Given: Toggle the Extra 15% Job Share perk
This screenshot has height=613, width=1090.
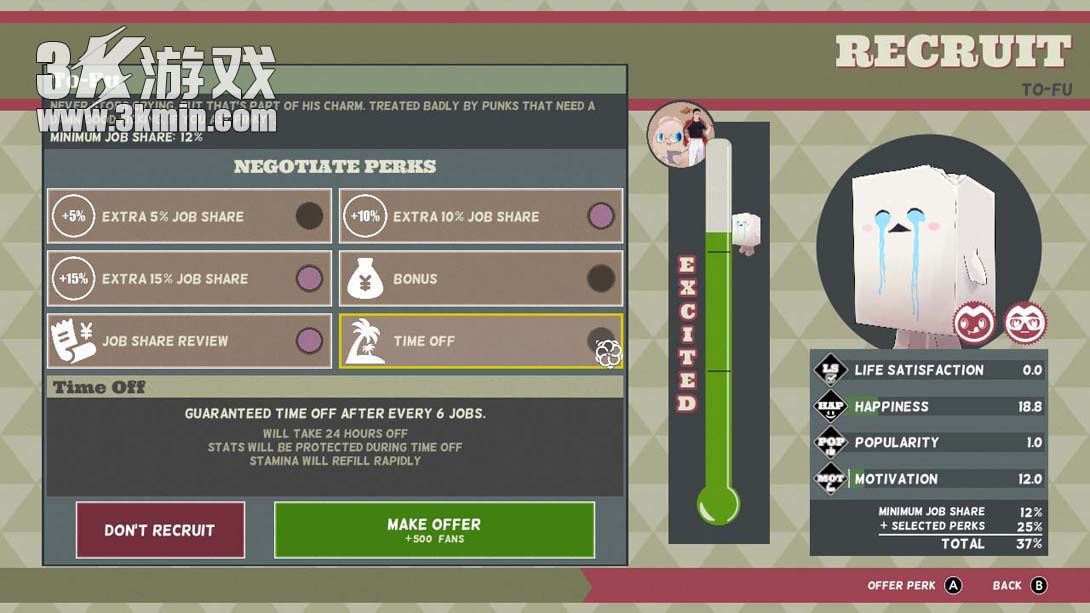Looking at the screenshot, I should pyautogui.click(x=189, y=279).
